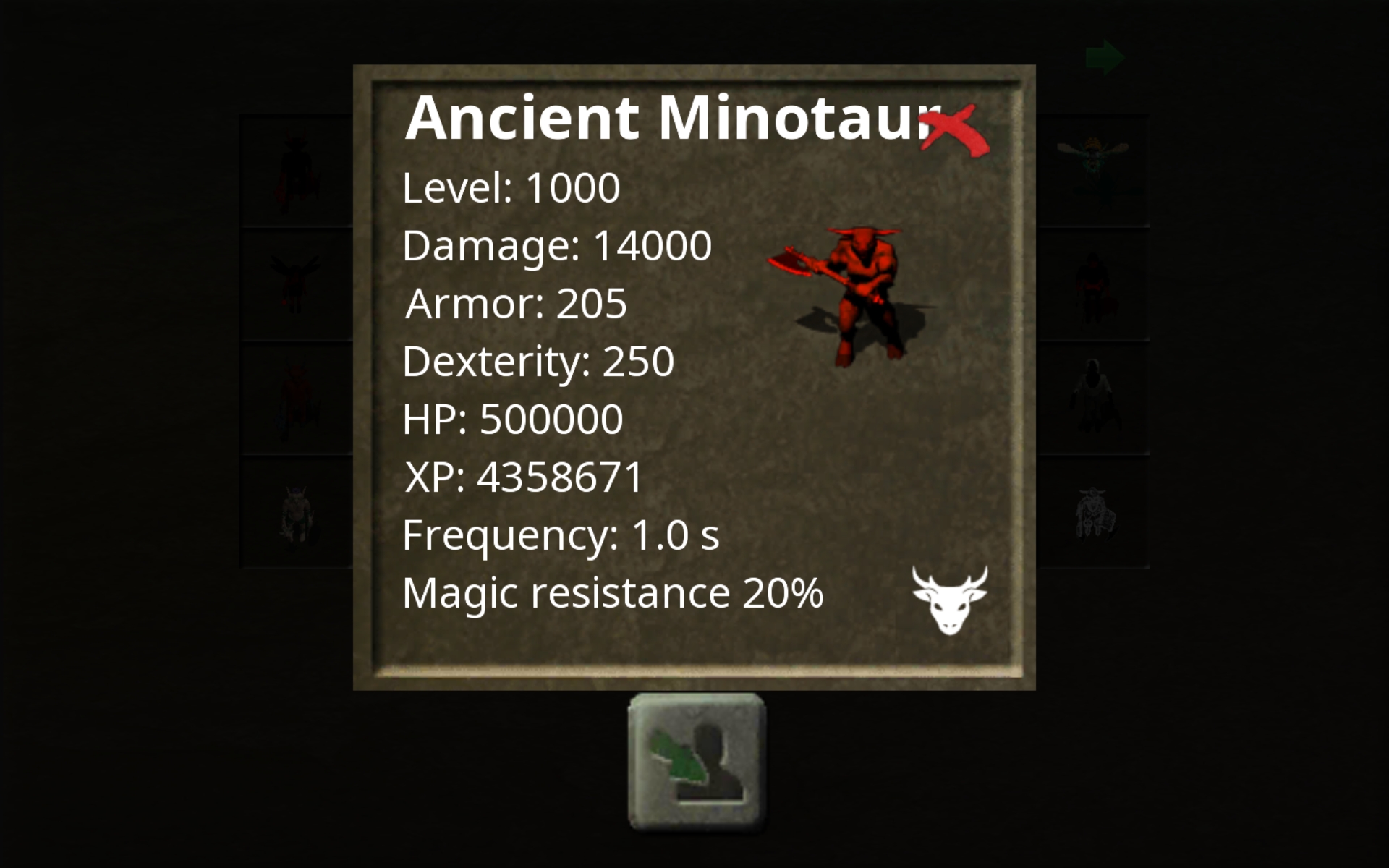This screenshot has height=868, width=1389.
Task: Click the XP: 4358671 stat line
Action: (522, 476)
